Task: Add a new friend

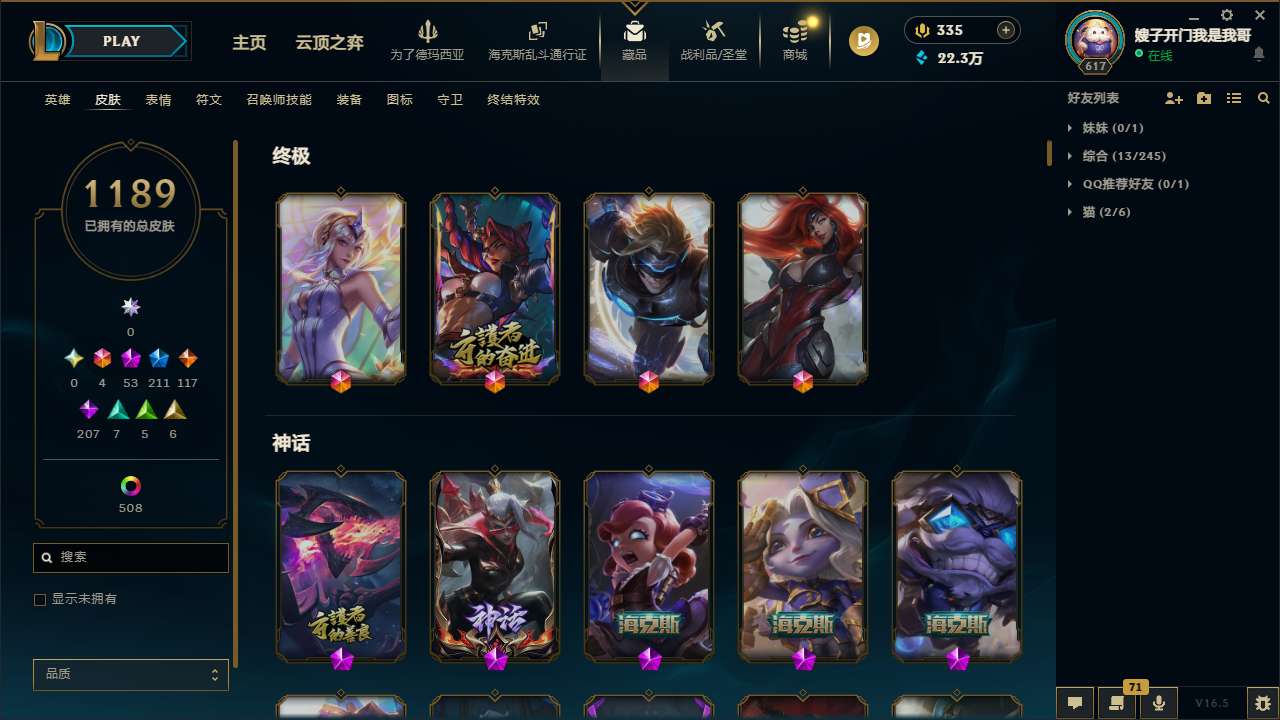Action: (1172, 98)
